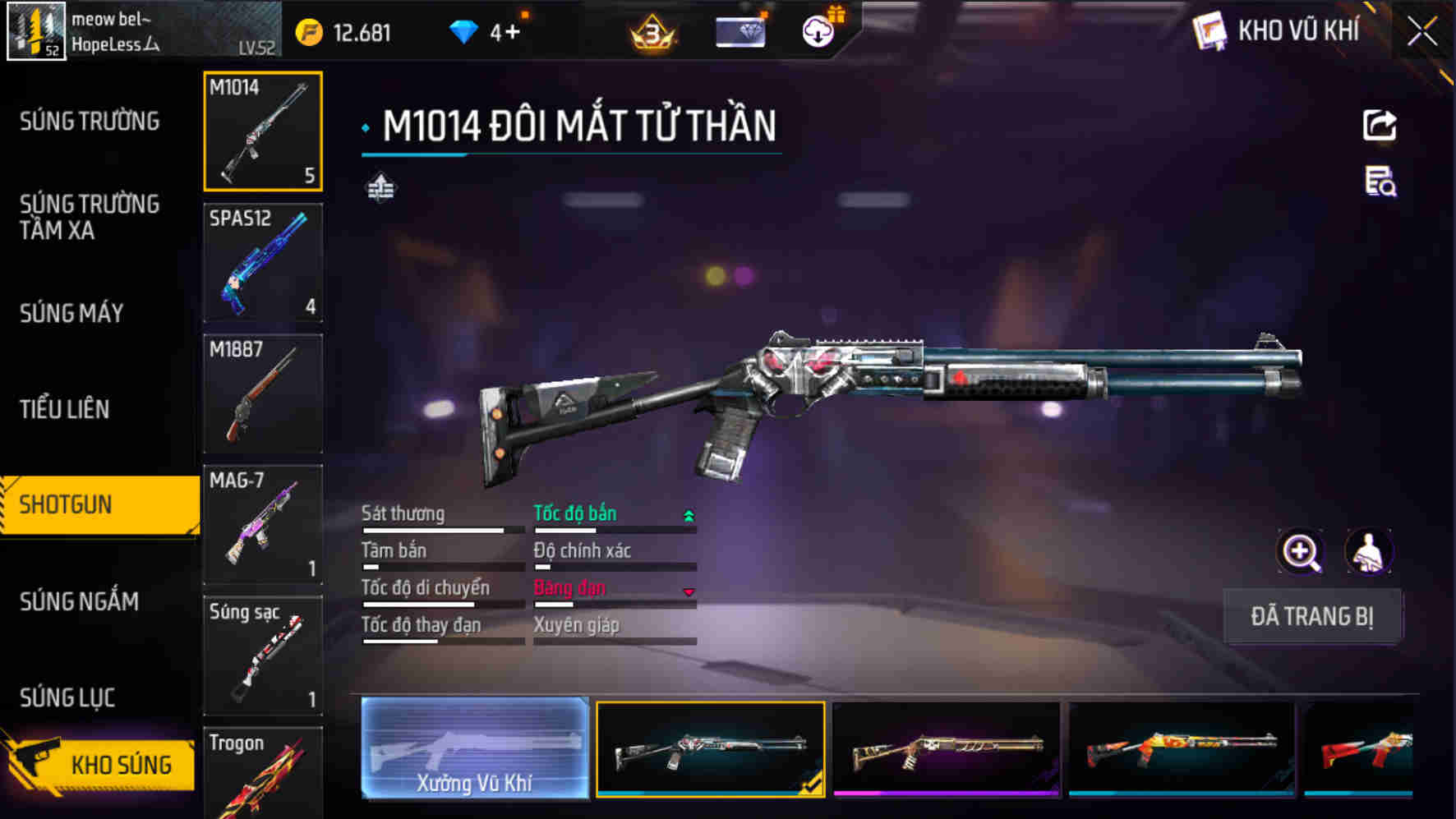This screenshot has height=819, width=1456.
Task: Open the Súng Lục category
Action: [x=67, y=697]
